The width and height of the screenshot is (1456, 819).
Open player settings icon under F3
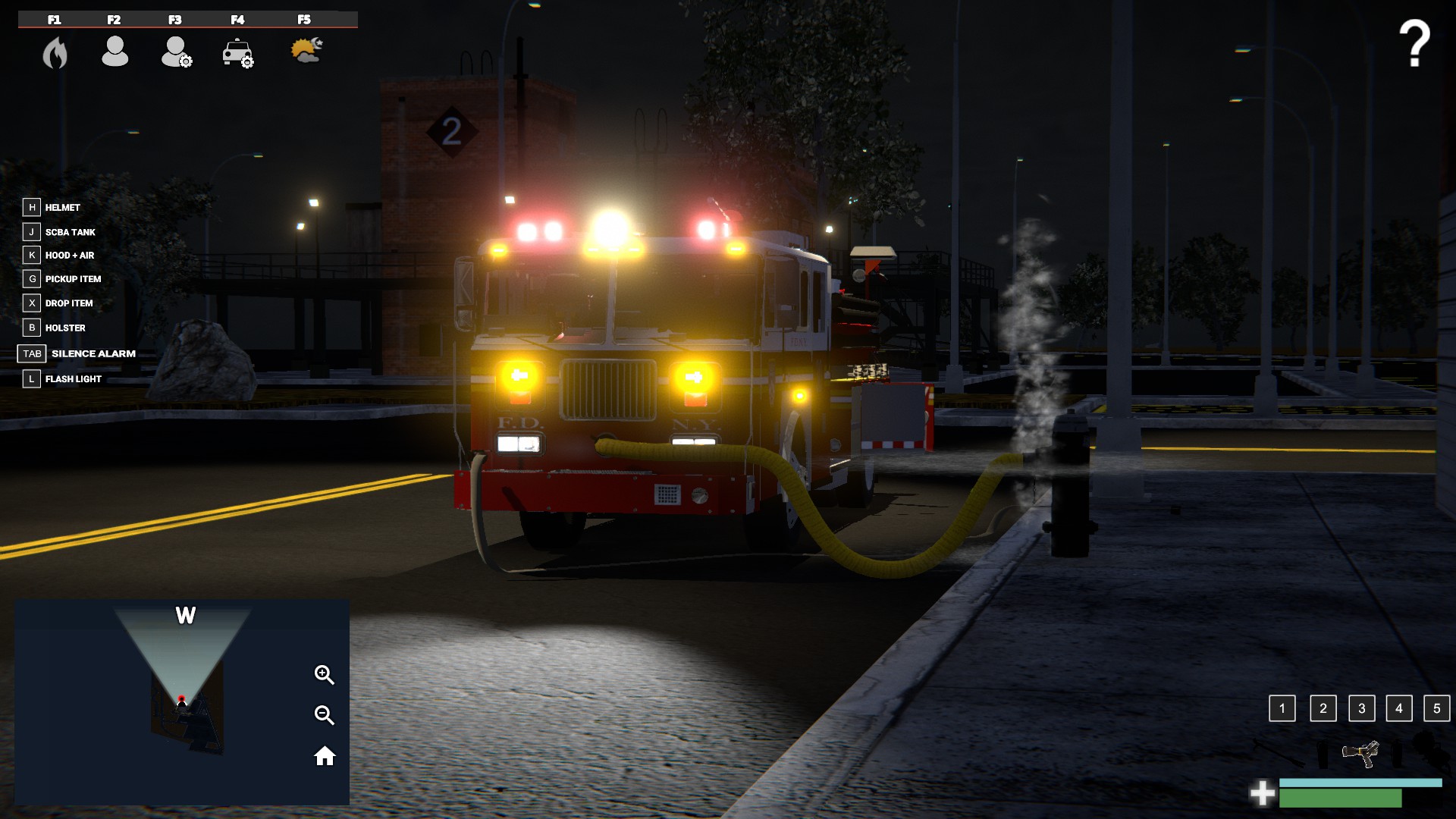click(x=175, y=53)
